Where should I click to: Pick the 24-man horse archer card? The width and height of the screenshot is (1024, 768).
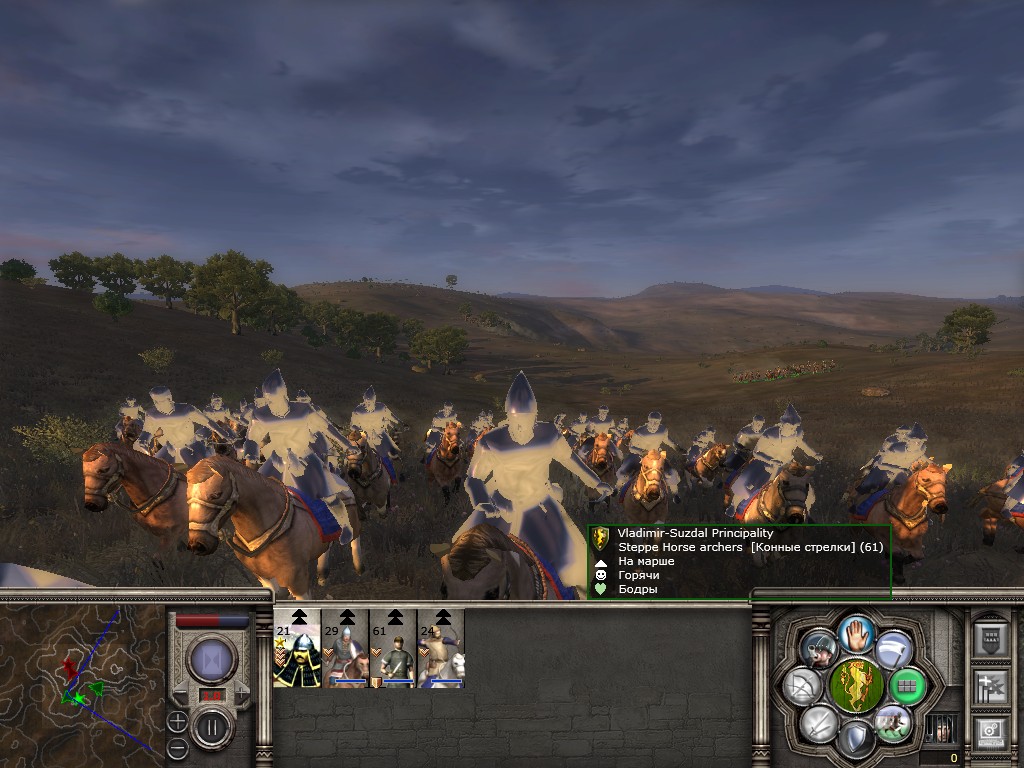[441, 649]
